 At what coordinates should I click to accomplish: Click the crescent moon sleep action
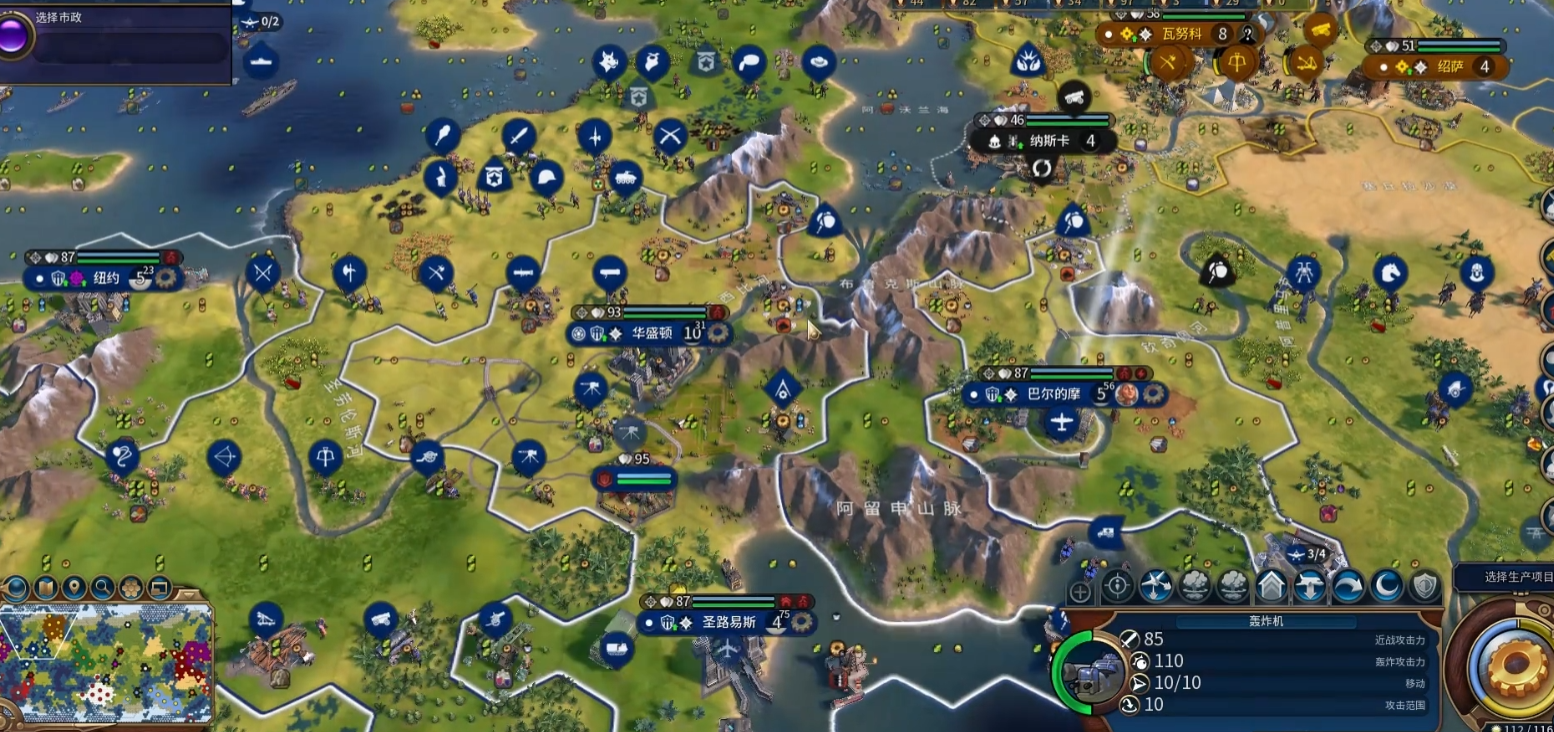pos(1386,586)
